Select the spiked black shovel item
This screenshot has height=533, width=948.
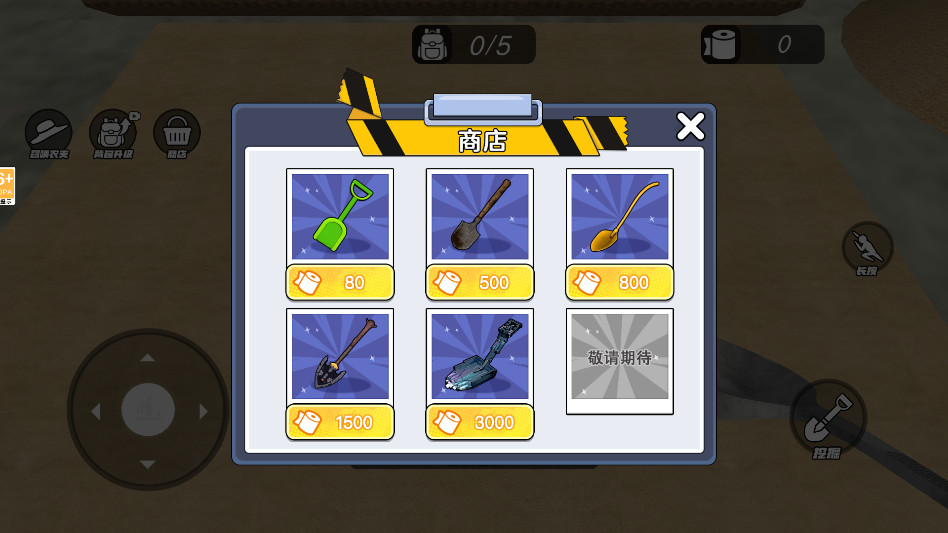pos(340,356)
